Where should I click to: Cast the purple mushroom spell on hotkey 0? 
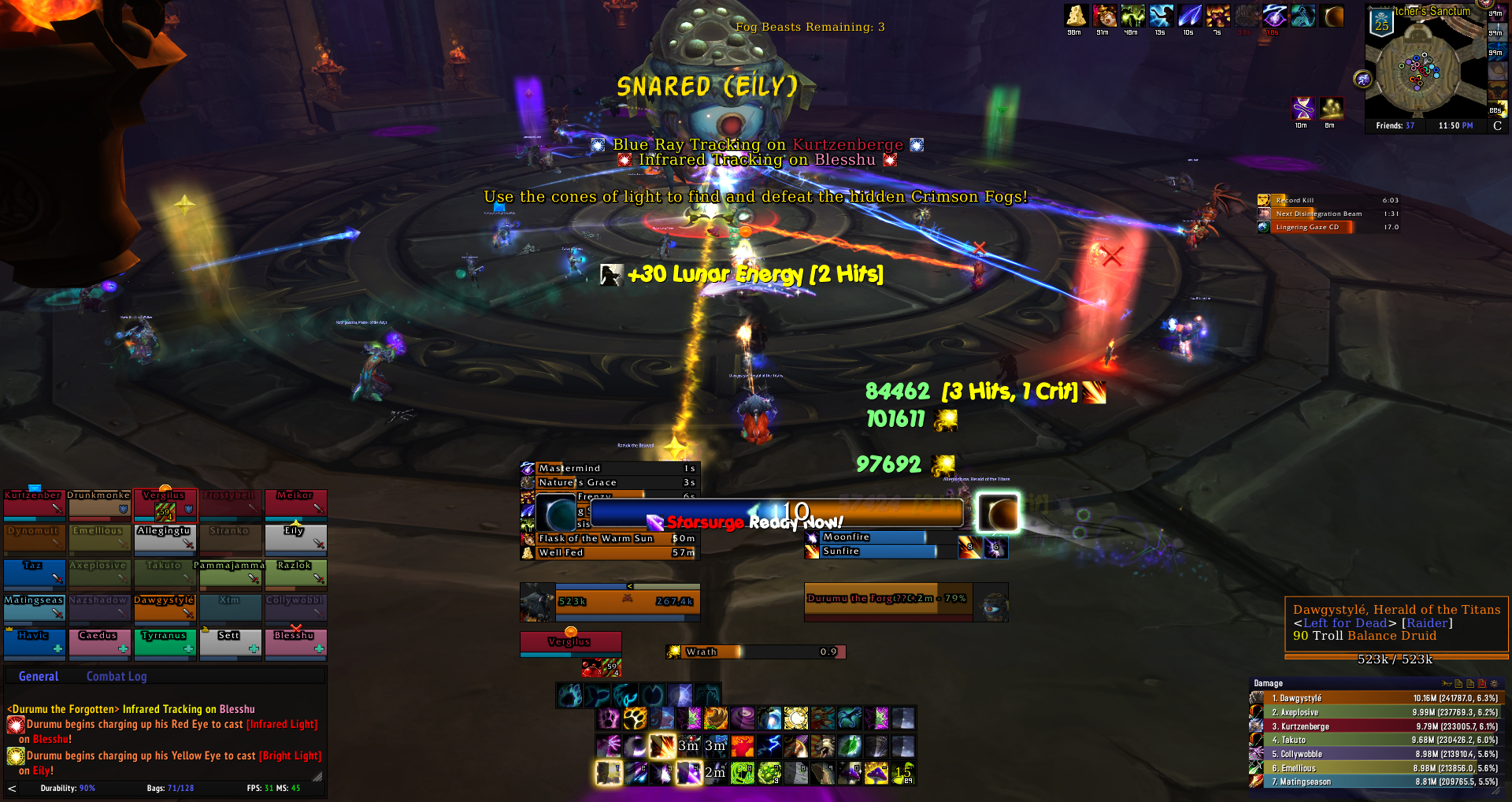click(x=850, y=773)
